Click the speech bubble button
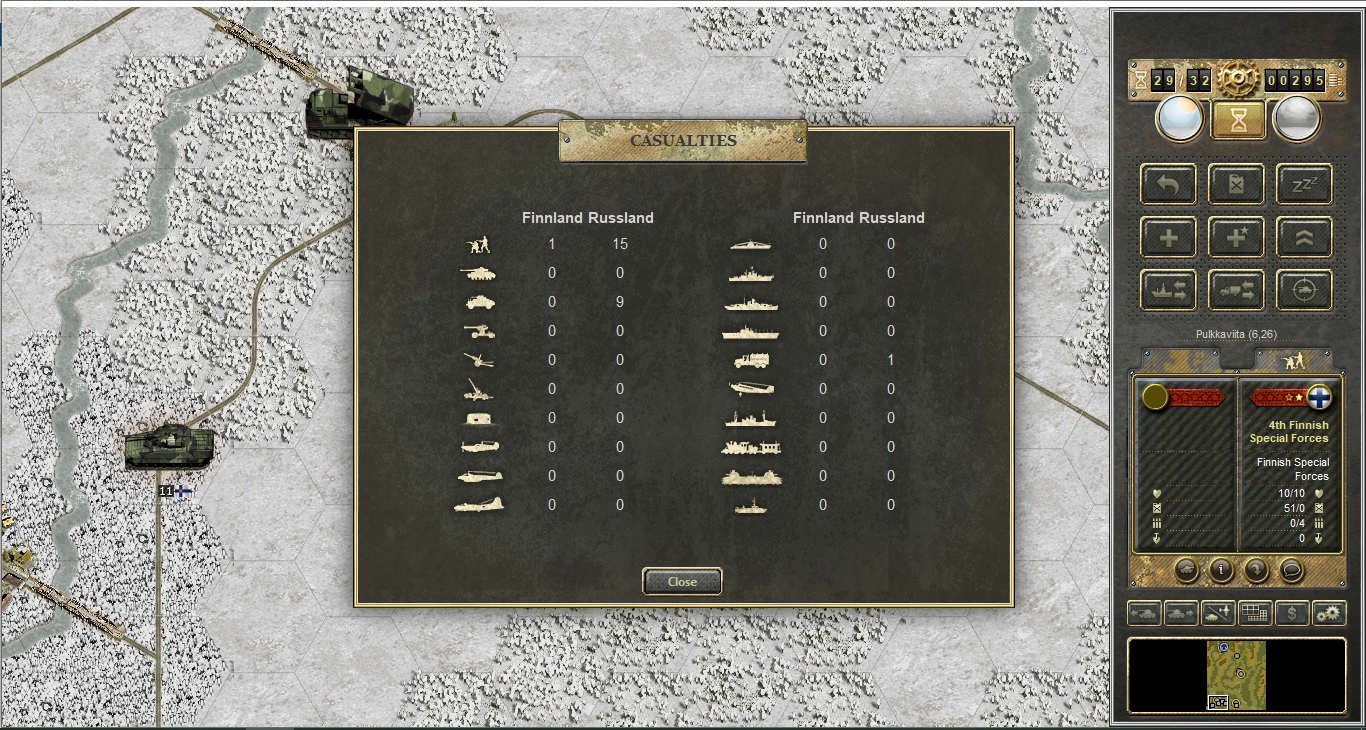Viewport: 1366px width, 730px height. tap(1292, 570)
